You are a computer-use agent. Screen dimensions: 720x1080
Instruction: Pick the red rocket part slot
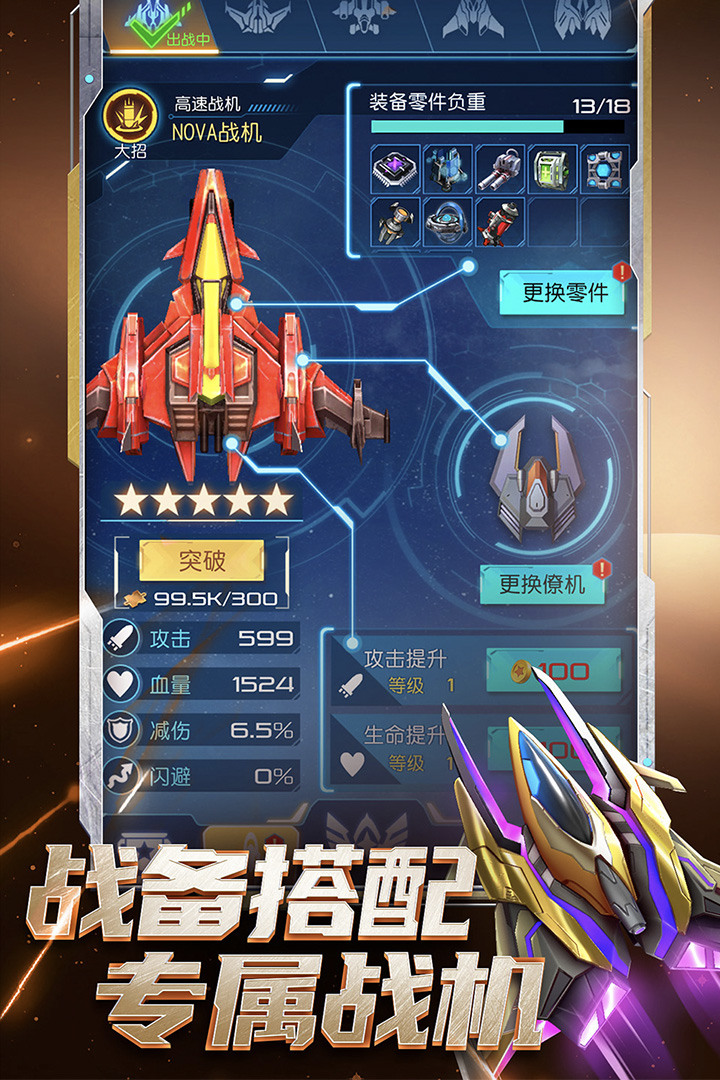500,221
